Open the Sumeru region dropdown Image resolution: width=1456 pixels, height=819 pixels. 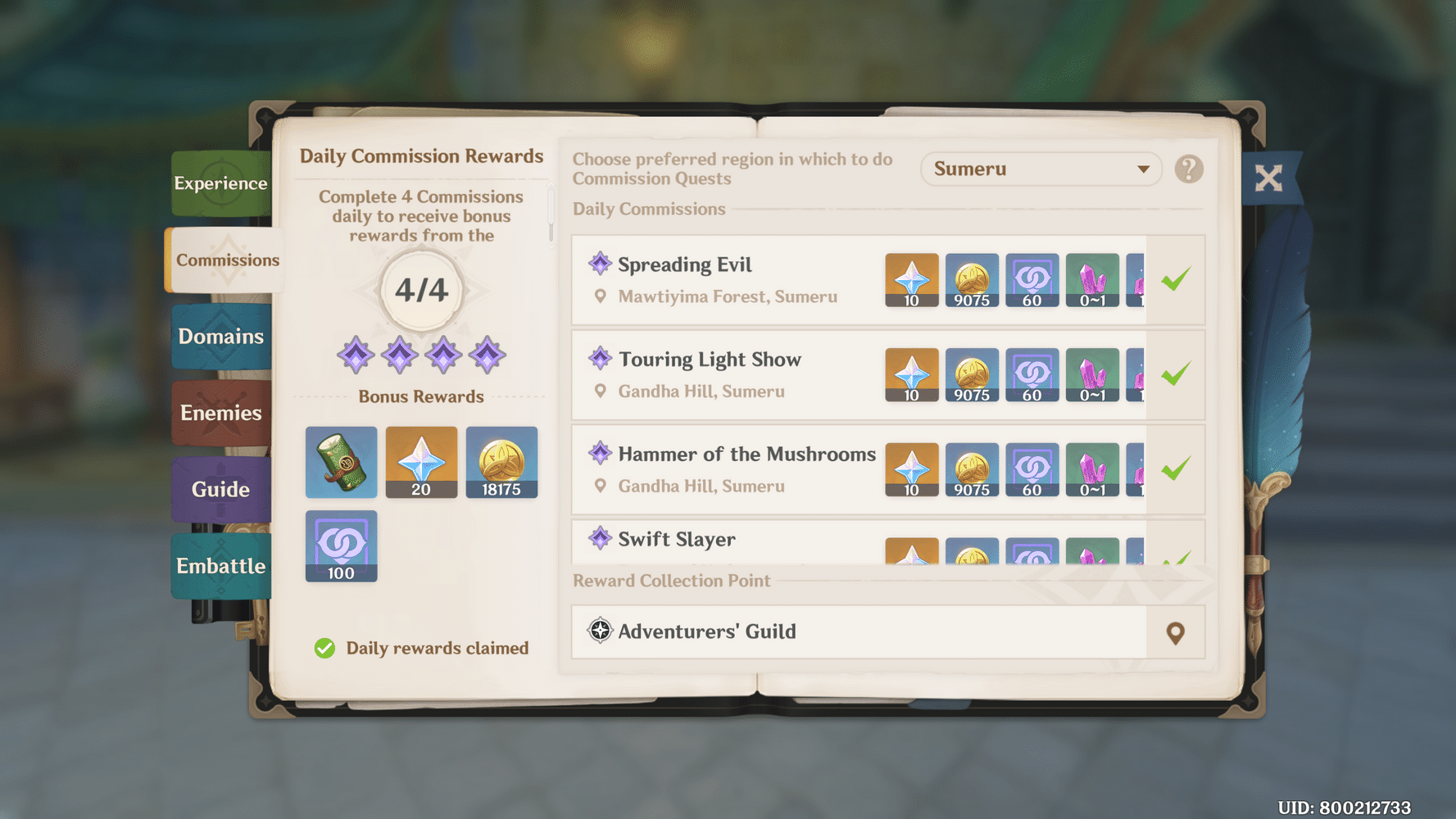[1041, 169]
